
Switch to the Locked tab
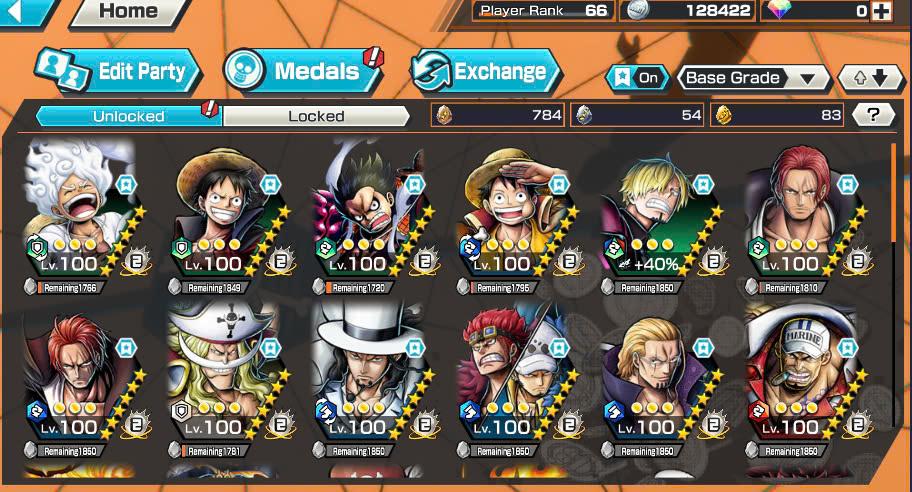click(x=316, y=116)
